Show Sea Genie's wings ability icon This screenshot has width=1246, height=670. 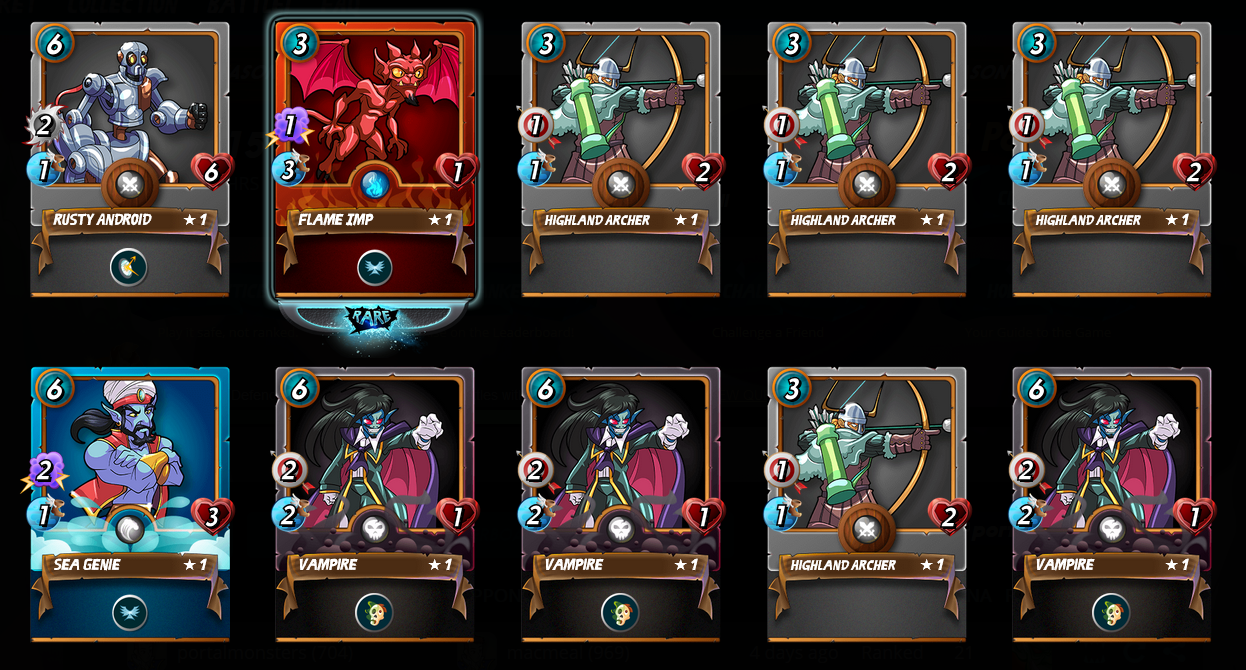129,612
